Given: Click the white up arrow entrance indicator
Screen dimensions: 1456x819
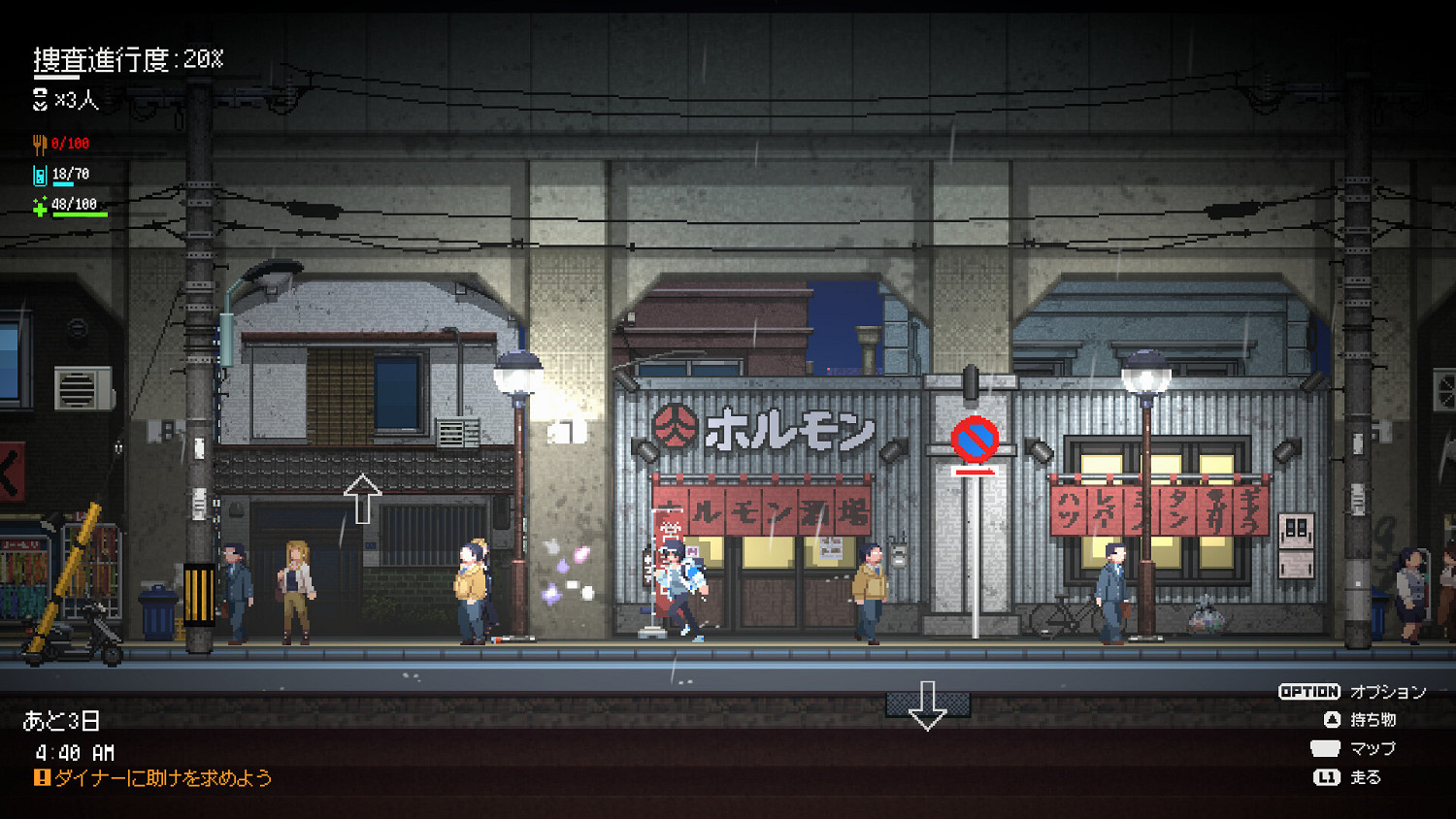Looking at the screenshot, I should click(x=364, y=497).
